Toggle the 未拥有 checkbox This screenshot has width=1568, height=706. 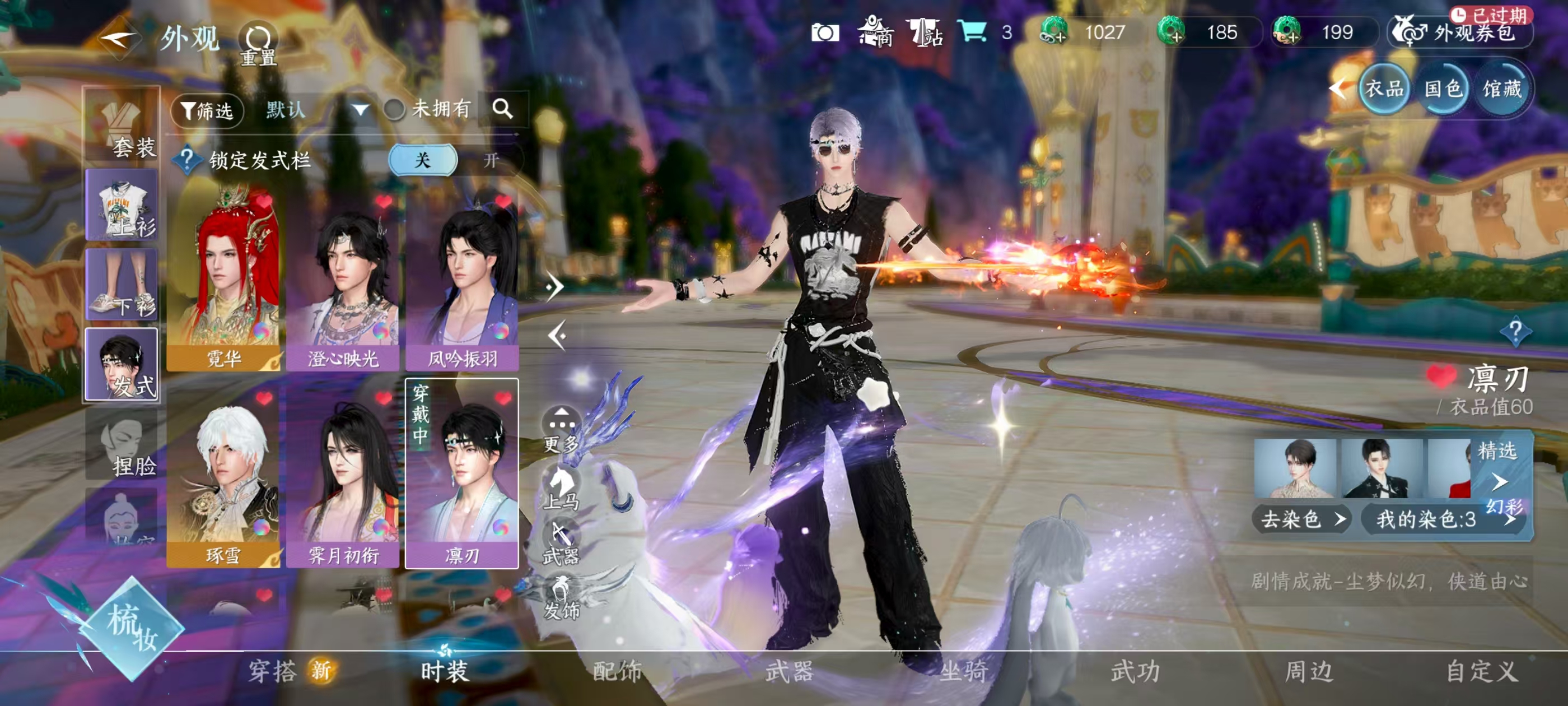click(394, 110)
